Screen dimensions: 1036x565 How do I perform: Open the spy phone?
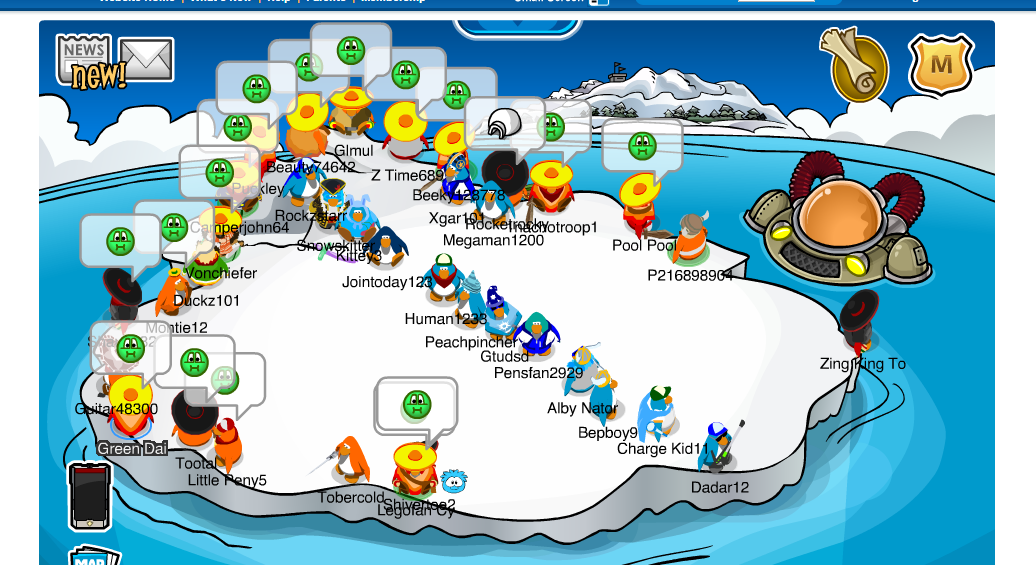pos(89,497)
